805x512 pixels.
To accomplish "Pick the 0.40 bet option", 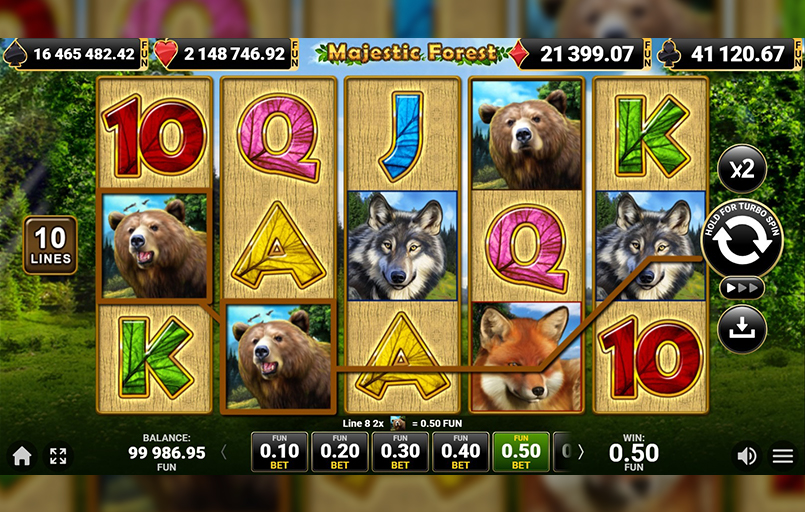I will (x=460, y=452).
